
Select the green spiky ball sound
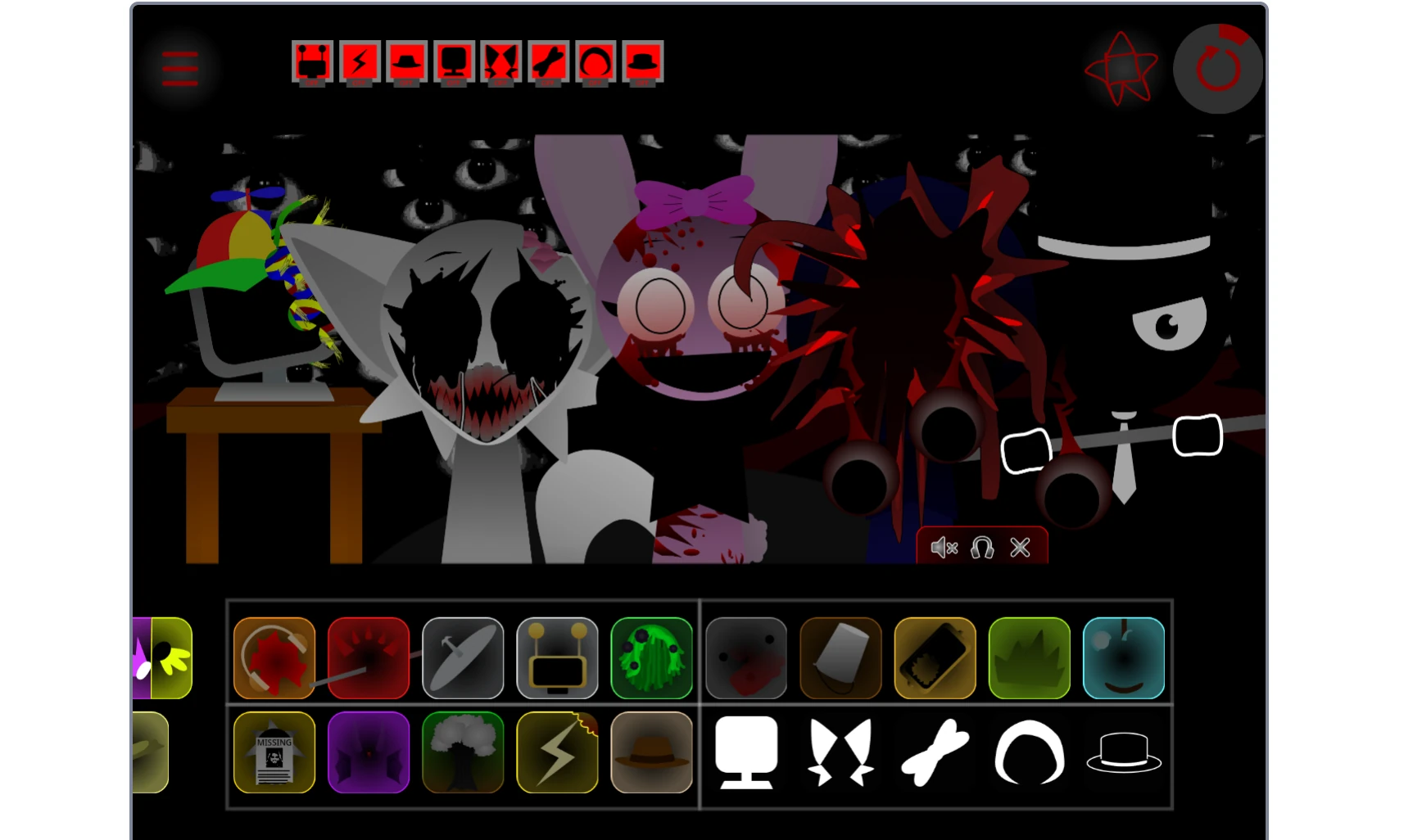[x=652, y=657]
